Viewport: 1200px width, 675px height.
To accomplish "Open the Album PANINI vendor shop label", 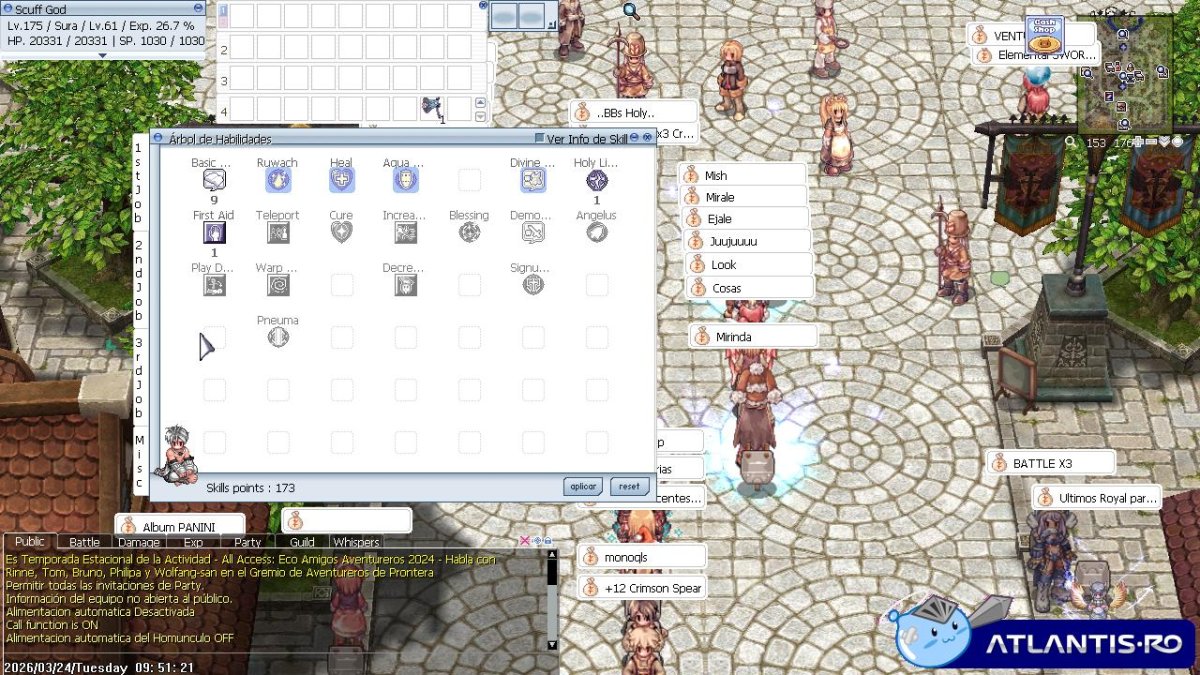I will pos(180,526).
